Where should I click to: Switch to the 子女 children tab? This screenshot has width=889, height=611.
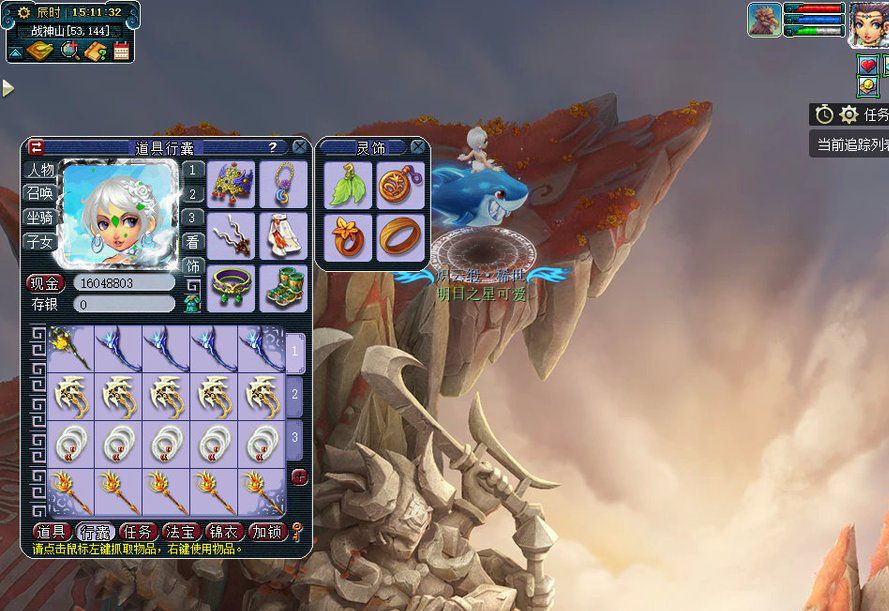coord(40,241)
